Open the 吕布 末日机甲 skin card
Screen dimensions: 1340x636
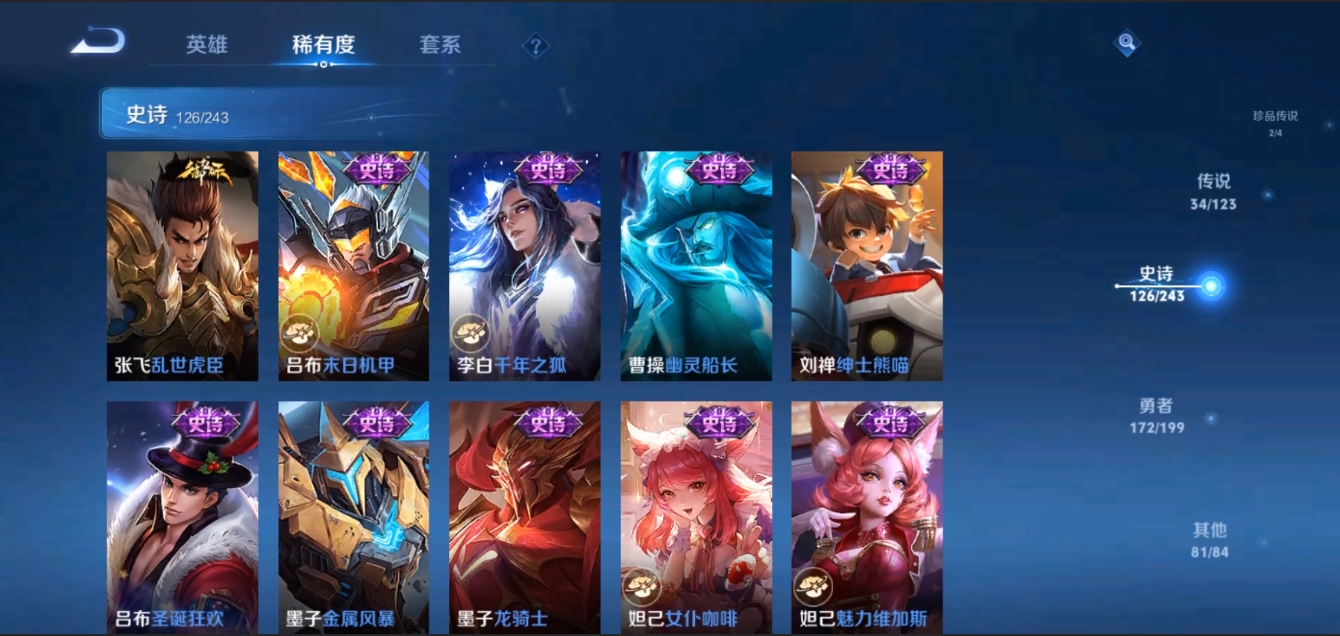pos(353,266)
